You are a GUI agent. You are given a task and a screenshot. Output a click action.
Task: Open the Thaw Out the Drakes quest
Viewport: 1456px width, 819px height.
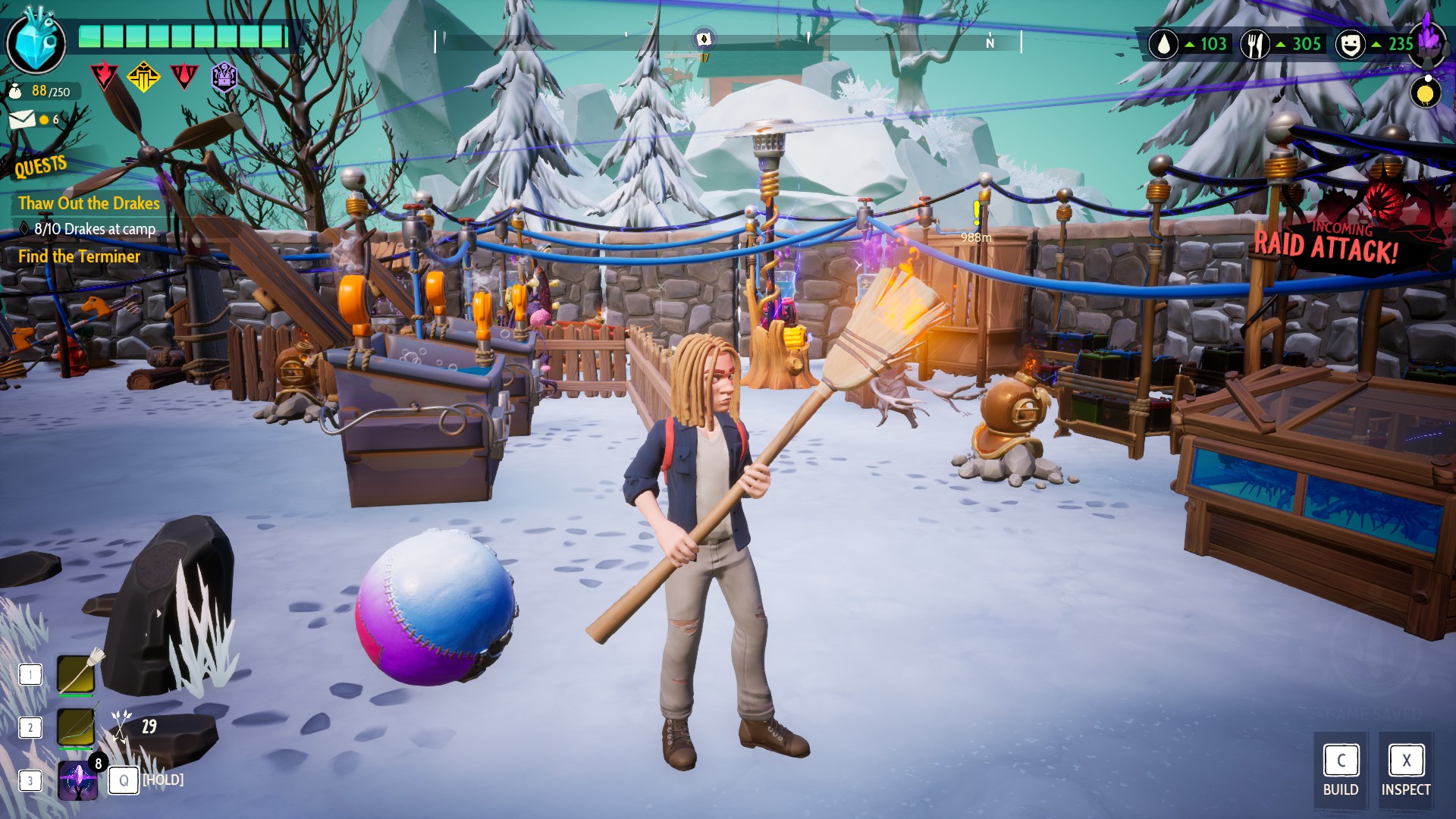coord(89,203)
